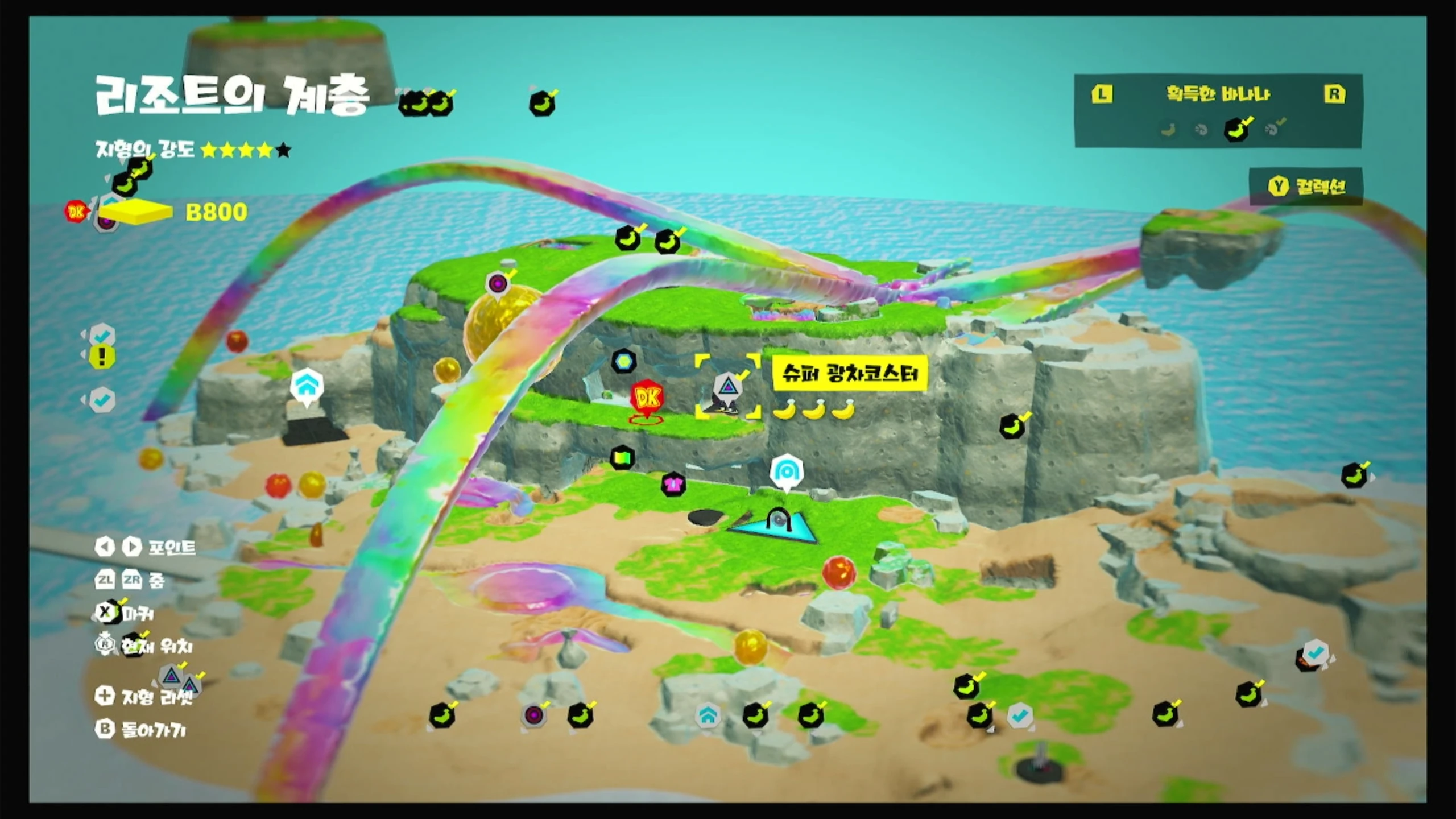Select the yellow B800 layer block
This screenshot has height=819, width=1456.
pos(135,212)
